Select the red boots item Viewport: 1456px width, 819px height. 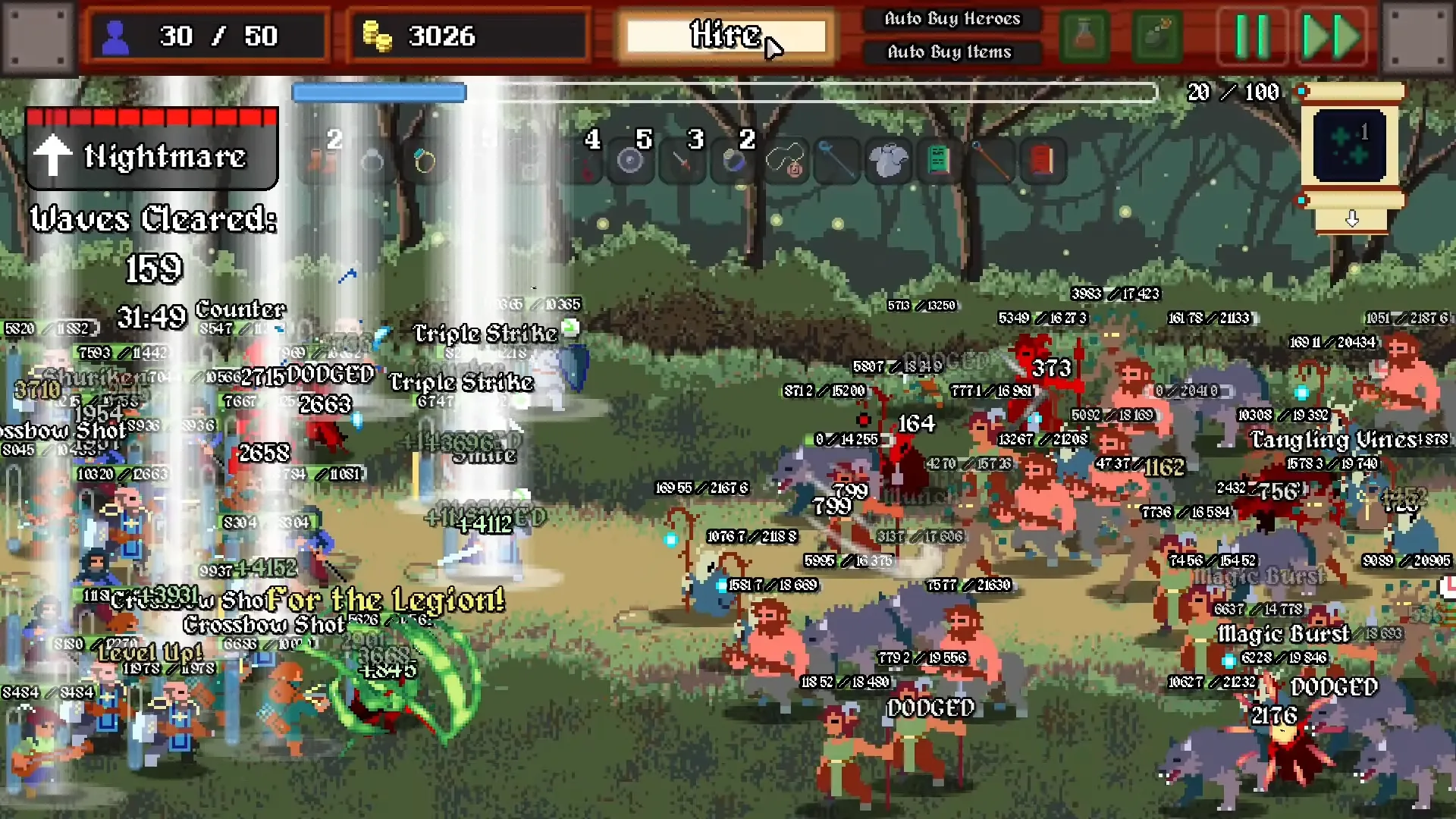pyautogui.click(x=322, y=161)
